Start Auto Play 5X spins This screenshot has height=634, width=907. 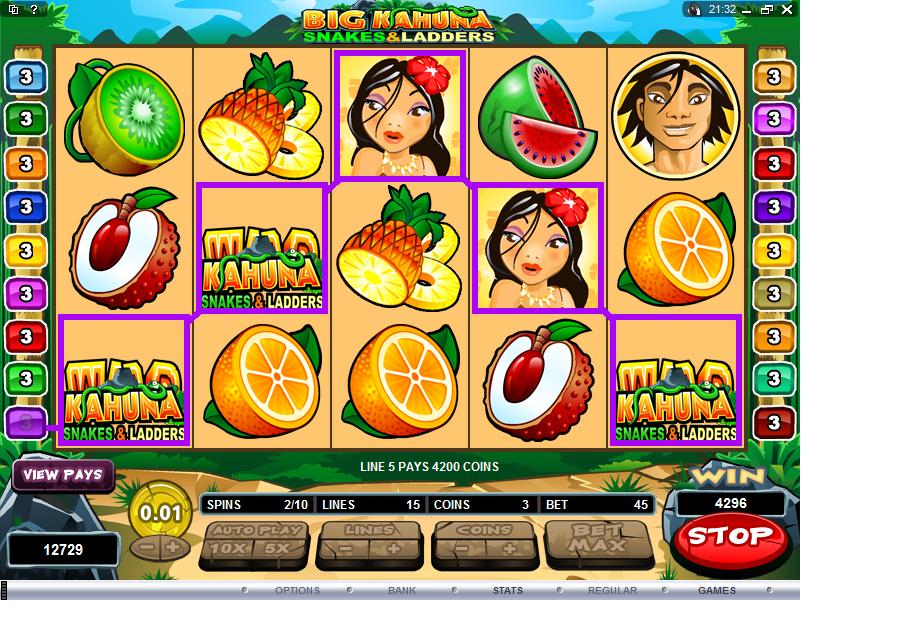pos(277,549)
